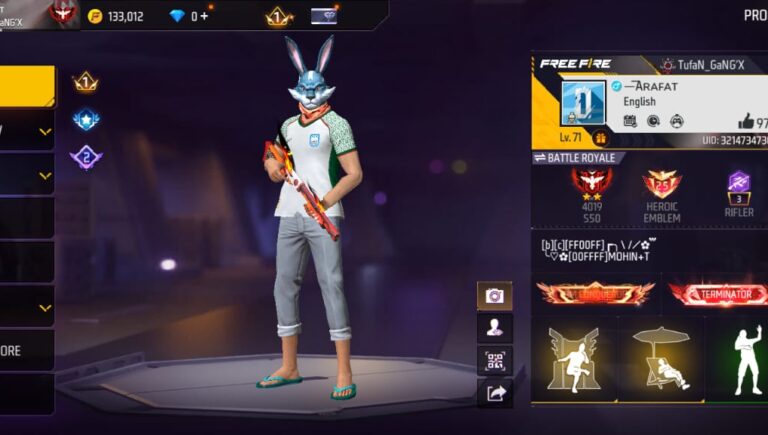Show the QR code for this profile
768x435 pixels.
[x=494, y=360]
